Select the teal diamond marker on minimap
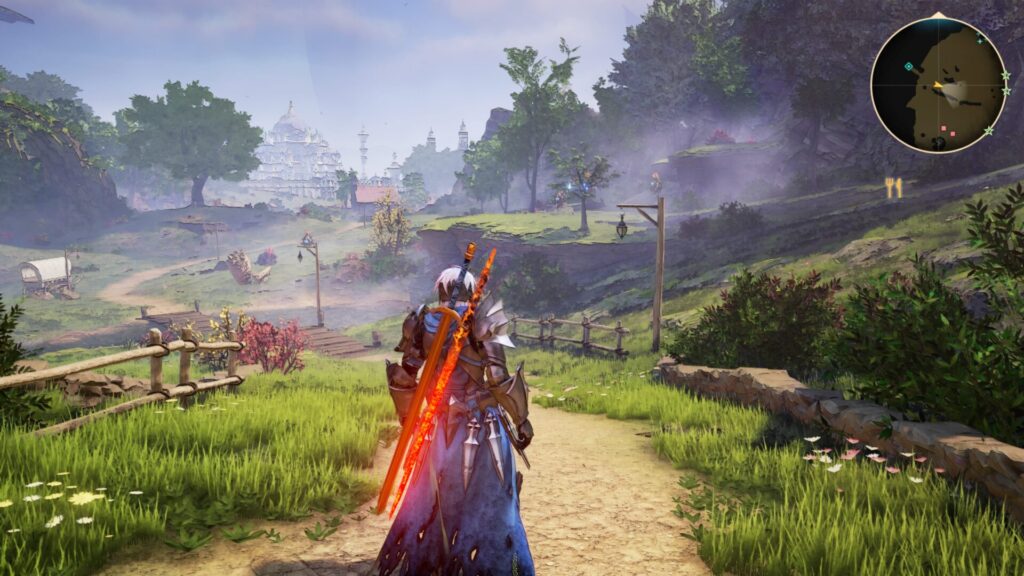The height and width of the screenshot is (576, 1024). tap(908, 66)
